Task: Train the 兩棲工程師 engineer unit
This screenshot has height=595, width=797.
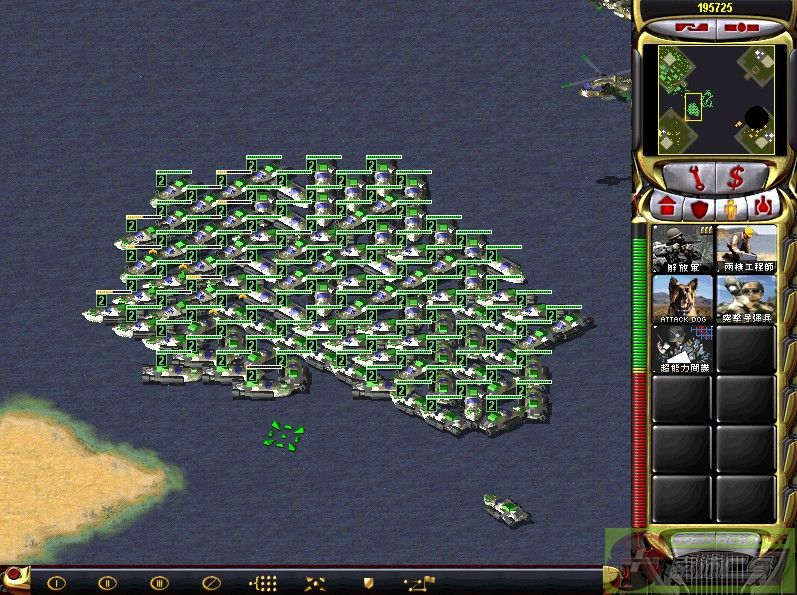Action: pos(746,249)
